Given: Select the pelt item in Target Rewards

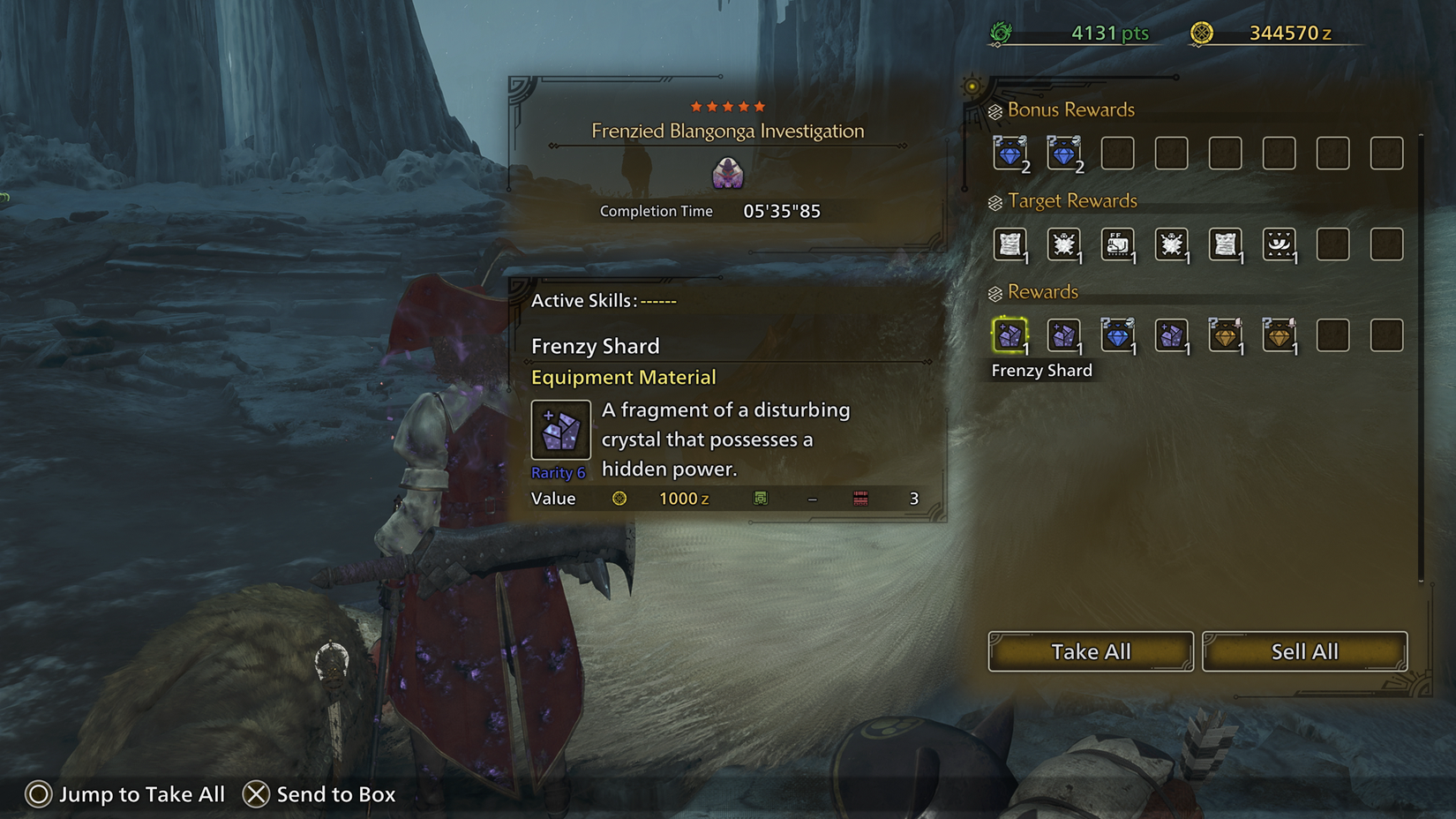Looking at the screenshot, I should [x=1011, y=245].
